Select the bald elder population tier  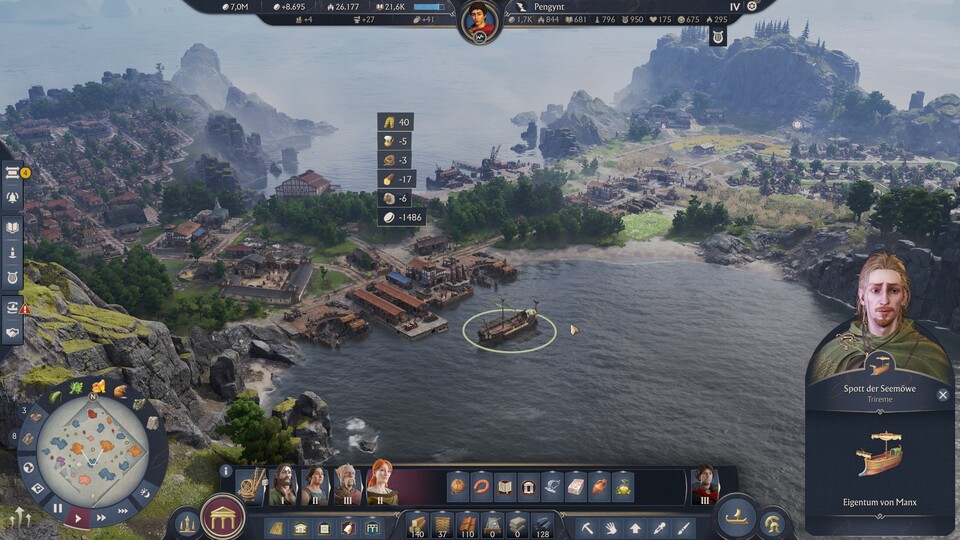pyautogui.click(x=347, y=485)
